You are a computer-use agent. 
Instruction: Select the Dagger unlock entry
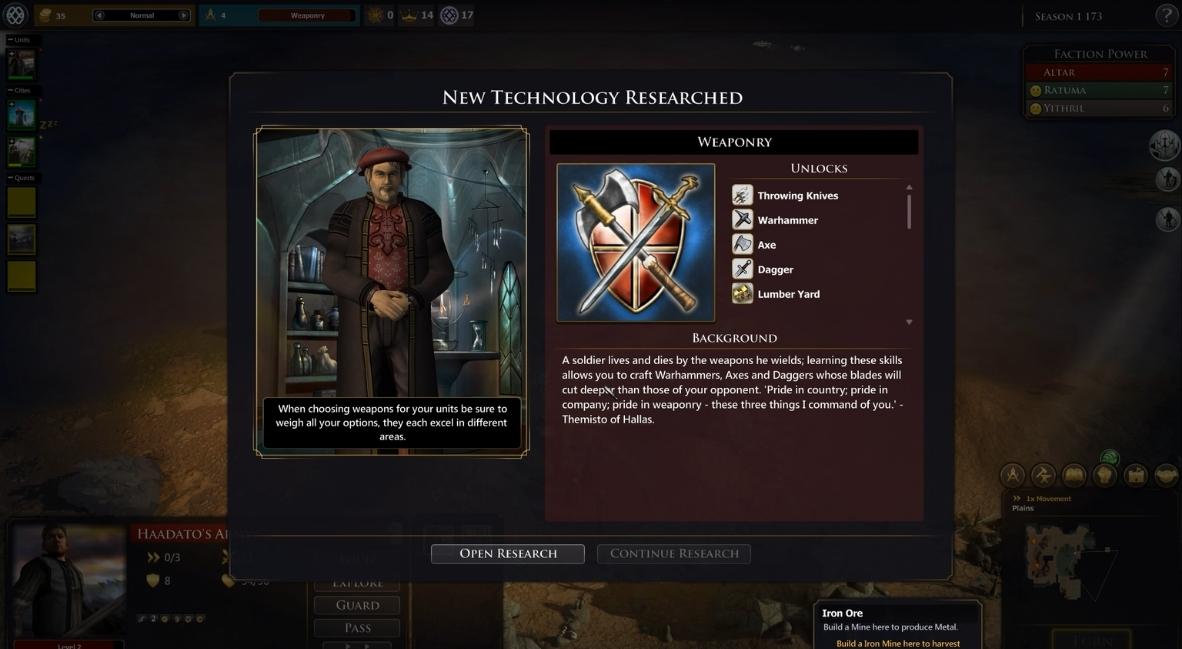click(775, 270)
